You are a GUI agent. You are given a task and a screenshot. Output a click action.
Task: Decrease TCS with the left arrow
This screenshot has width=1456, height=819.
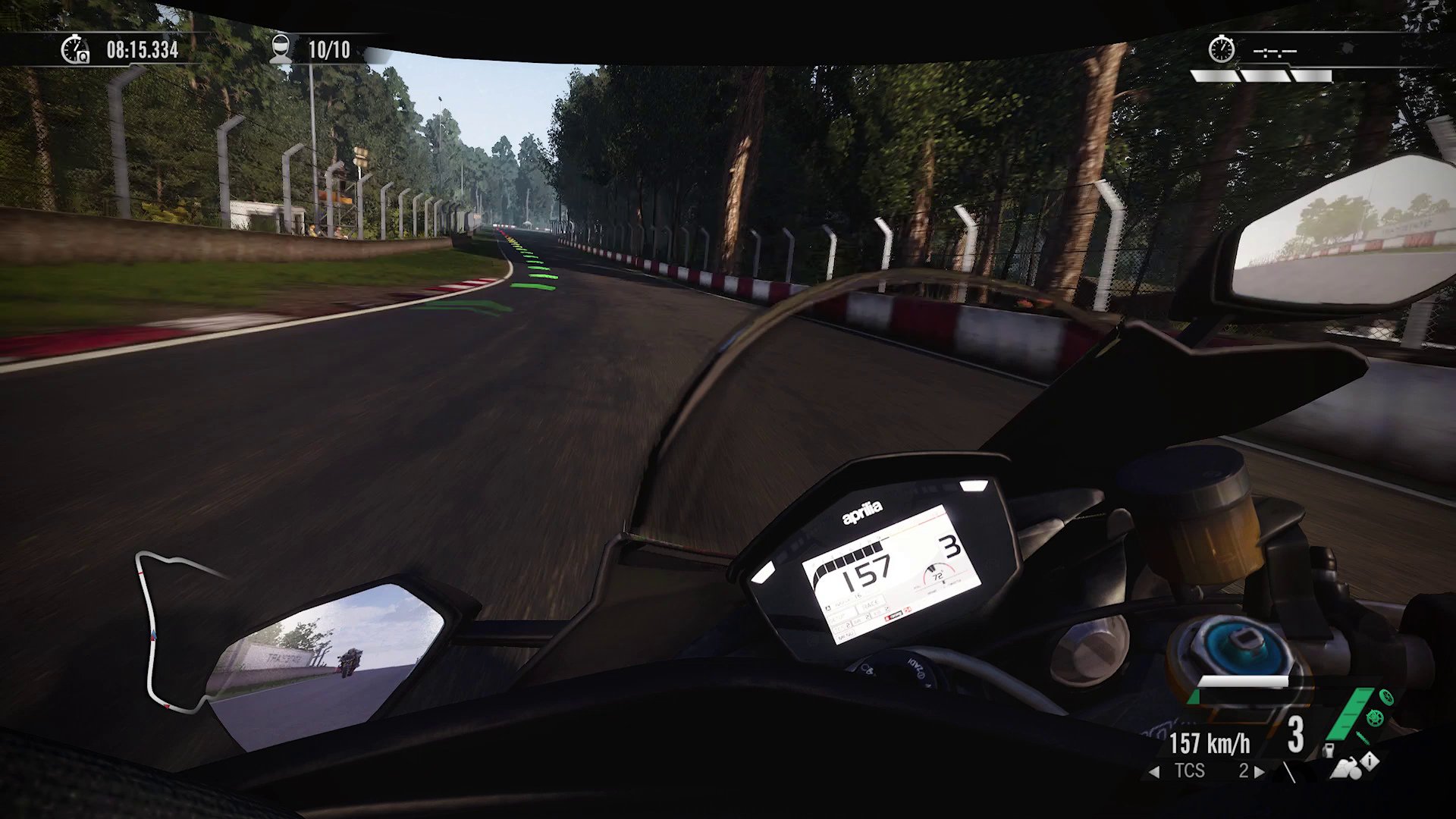pyautogui.click(x=1153, y=770)
